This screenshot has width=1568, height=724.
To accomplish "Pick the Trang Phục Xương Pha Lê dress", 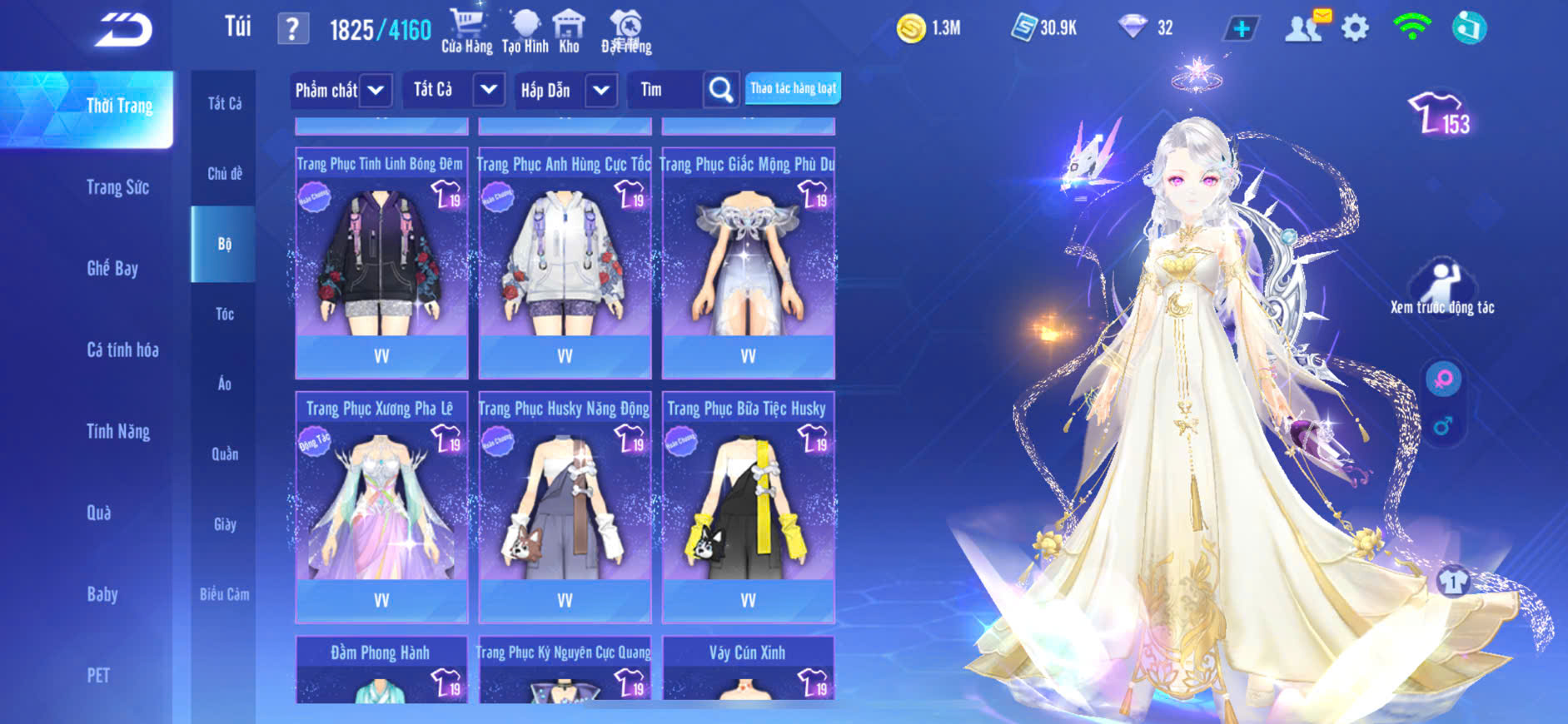I will [381, 506].
